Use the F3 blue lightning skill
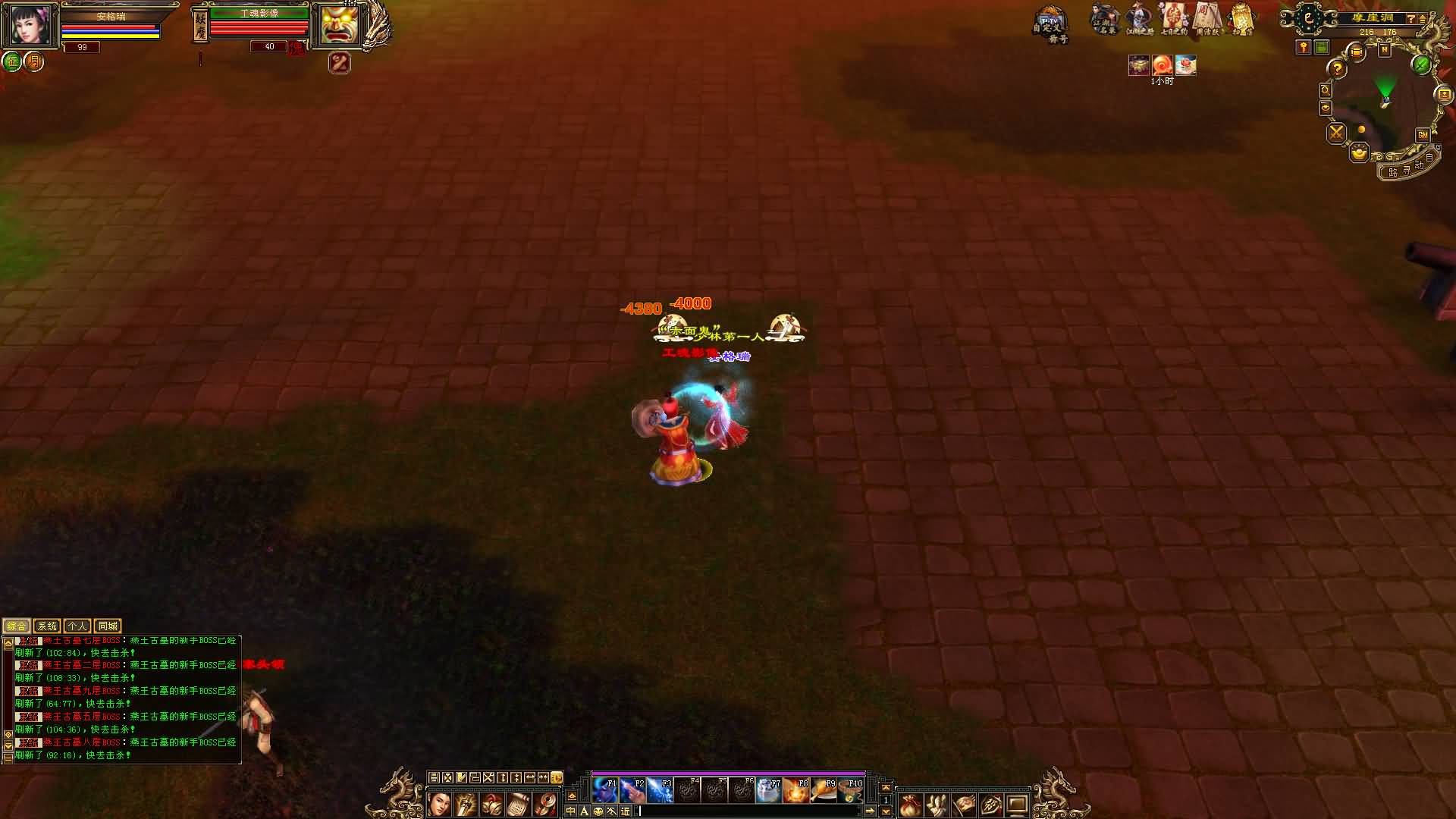Viewport: 1456px width, 819px height. pos(659,791)
